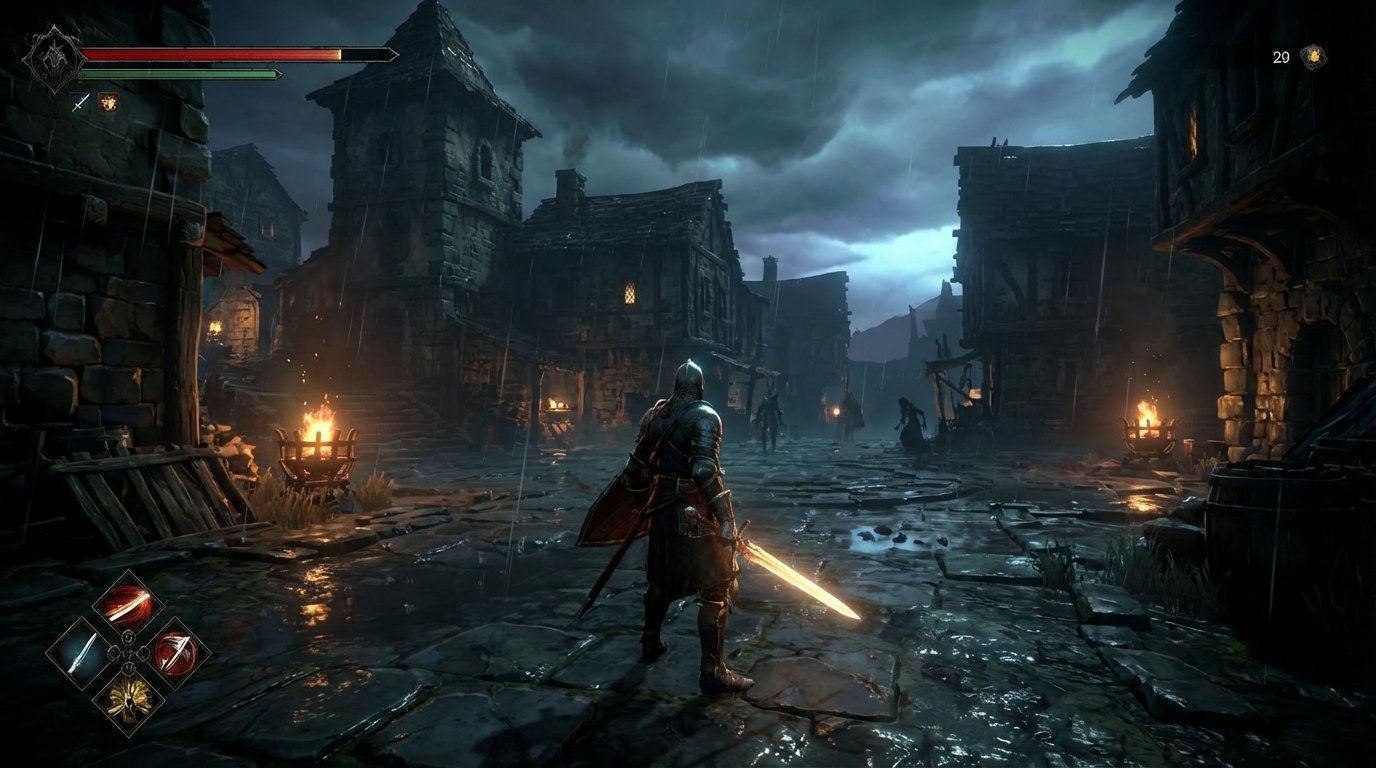Click the equipped sword slot icon
1376x768 pixels.
point(79,101)
